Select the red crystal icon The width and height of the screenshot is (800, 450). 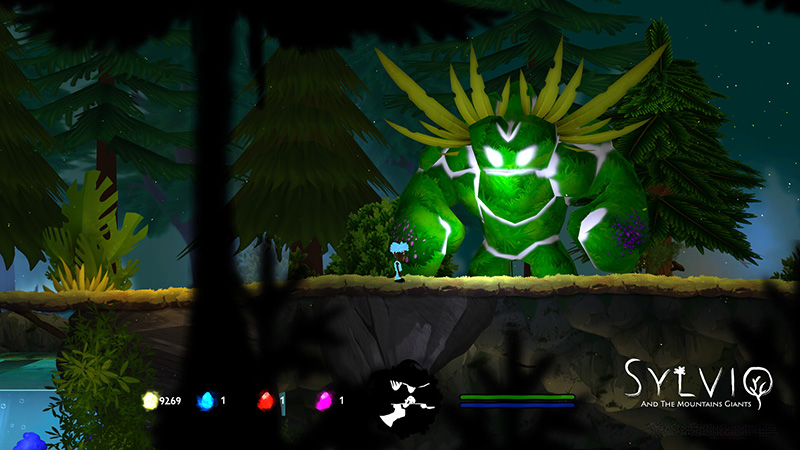[x=266, y=401]
